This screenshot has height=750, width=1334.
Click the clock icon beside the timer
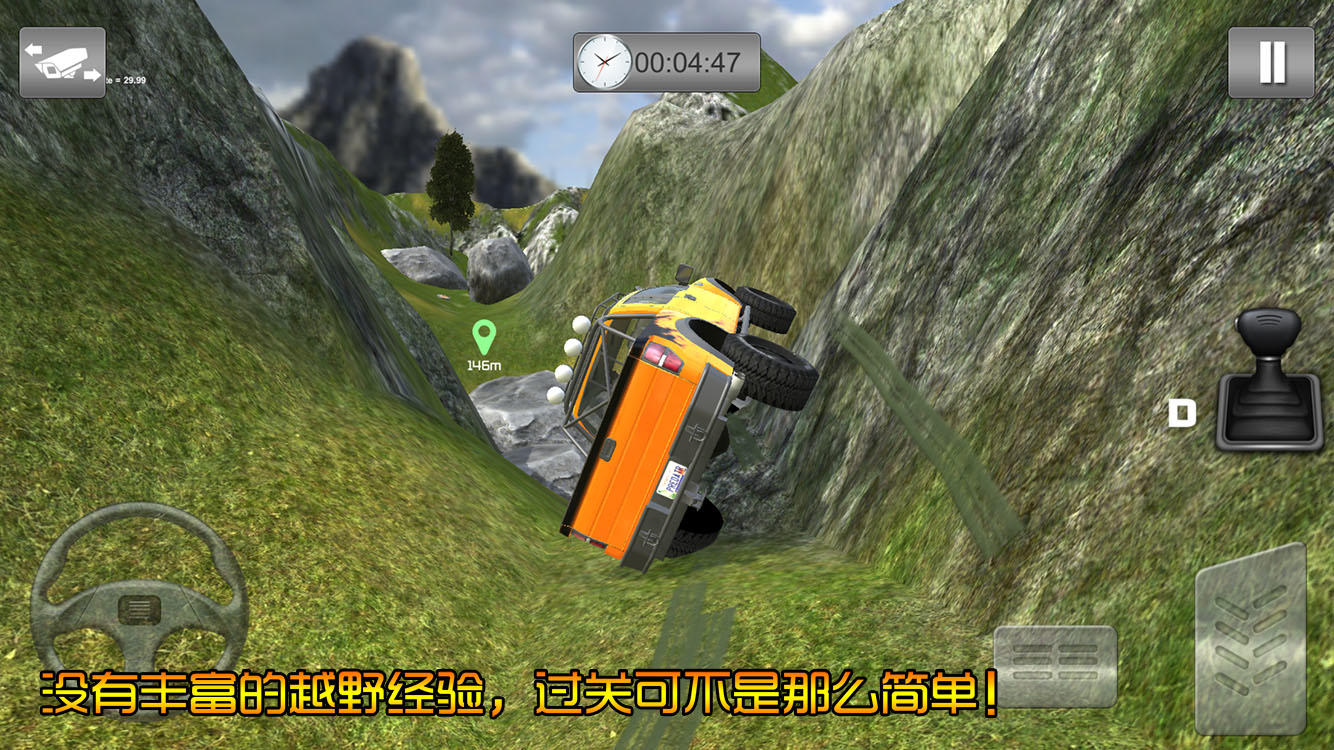[603, 62]
